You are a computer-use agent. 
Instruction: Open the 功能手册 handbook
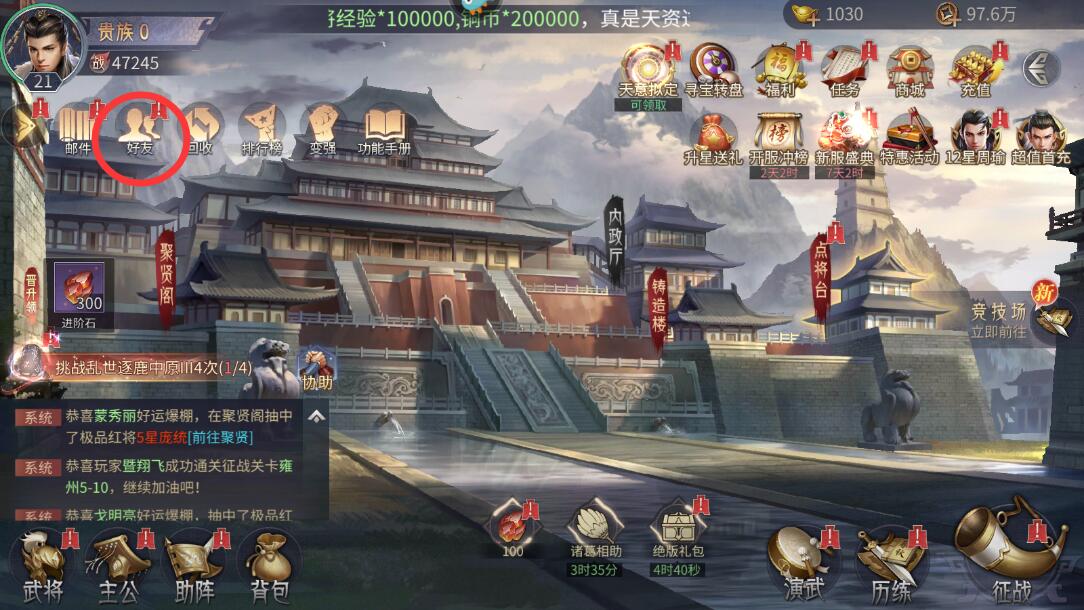[385, 129]
